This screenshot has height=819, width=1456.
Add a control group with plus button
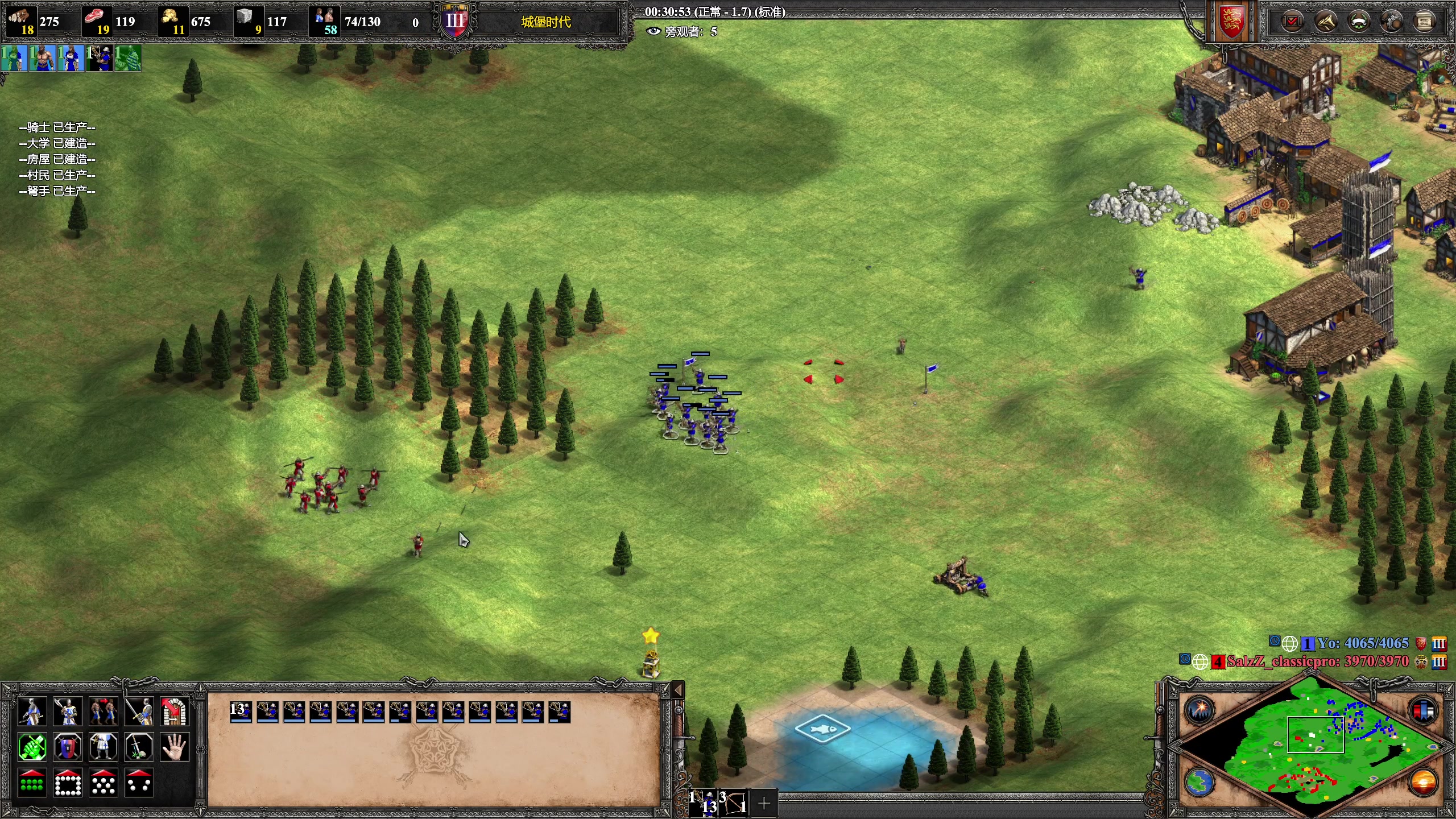coord(764,803)
